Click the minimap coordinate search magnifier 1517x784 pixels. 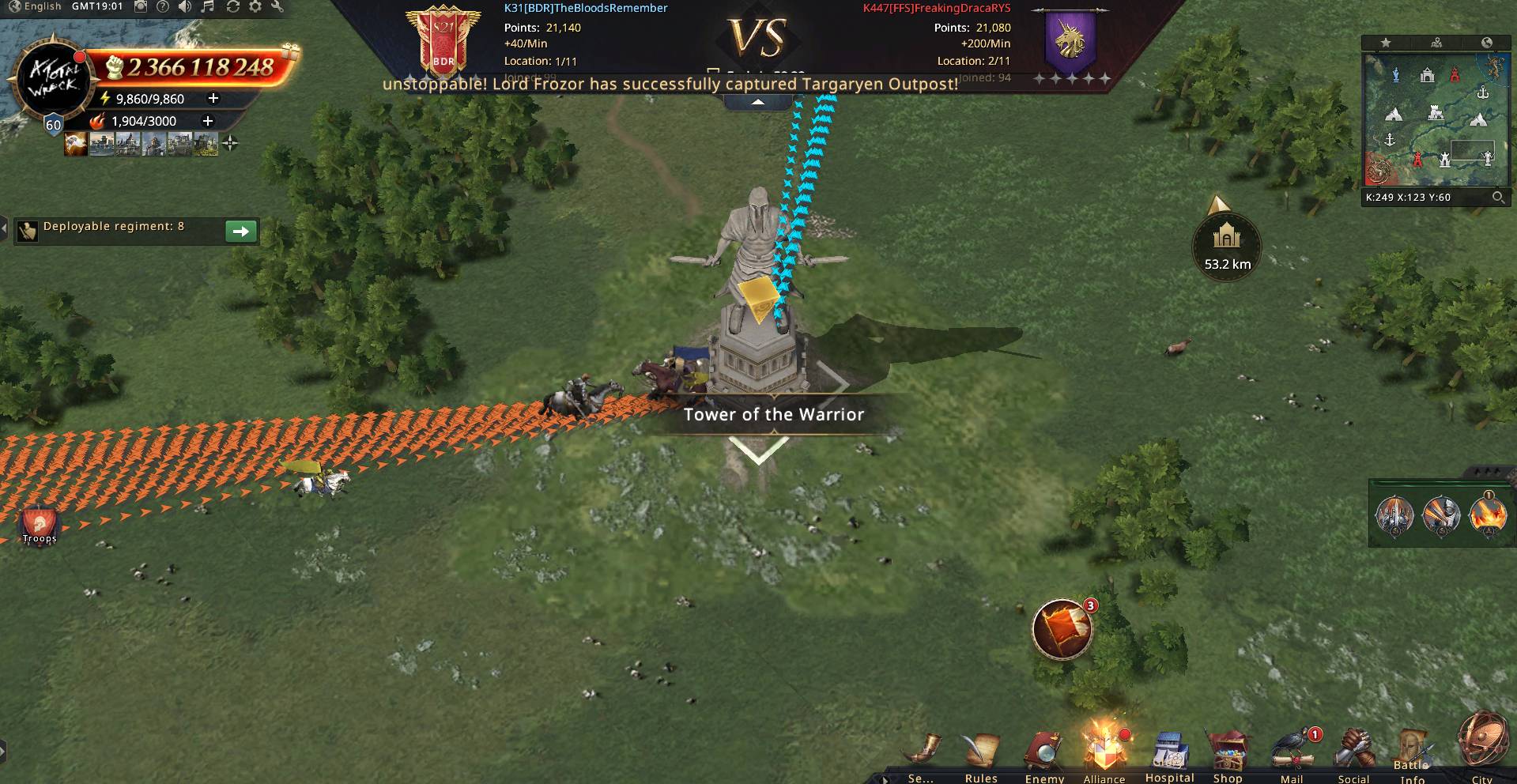coord(1498,198)
